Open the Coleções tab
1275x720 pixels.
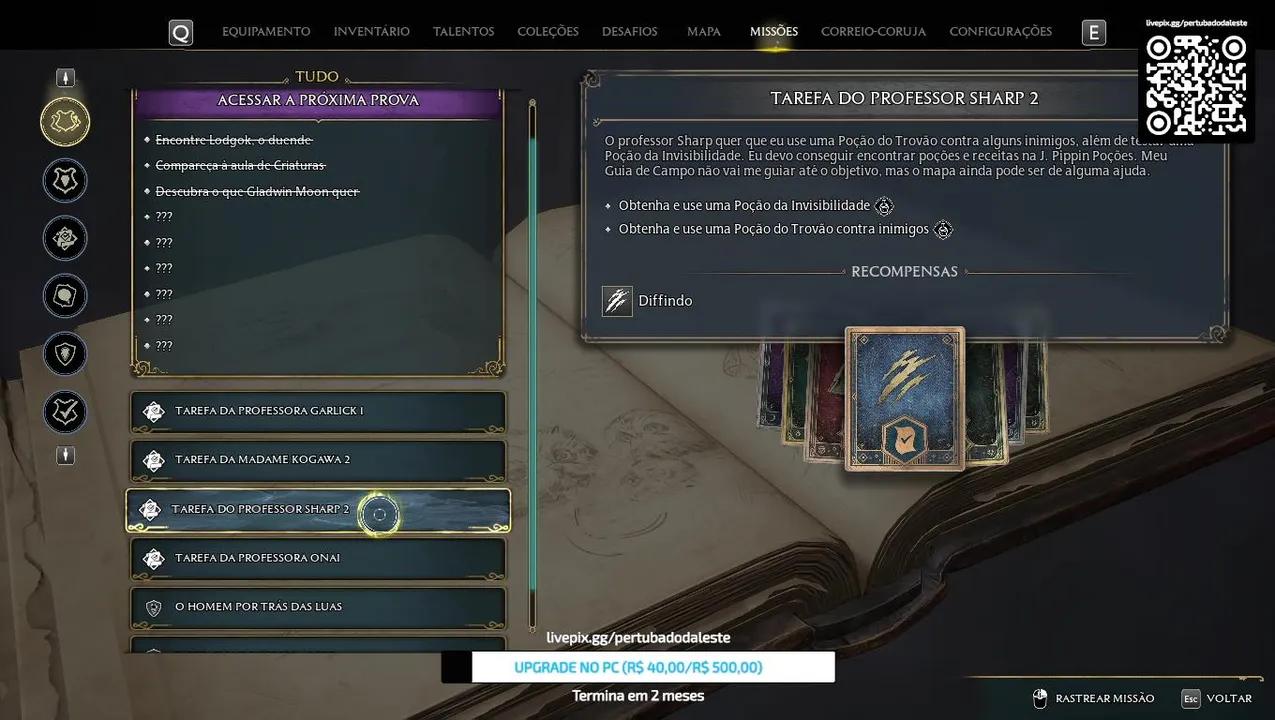pos(548,32)
